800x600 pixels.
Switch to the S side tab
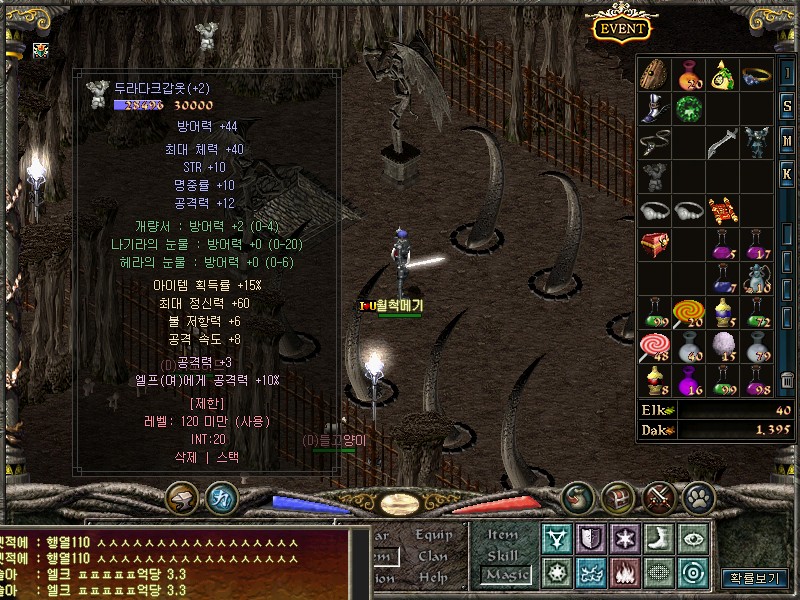tap(788, 107)
